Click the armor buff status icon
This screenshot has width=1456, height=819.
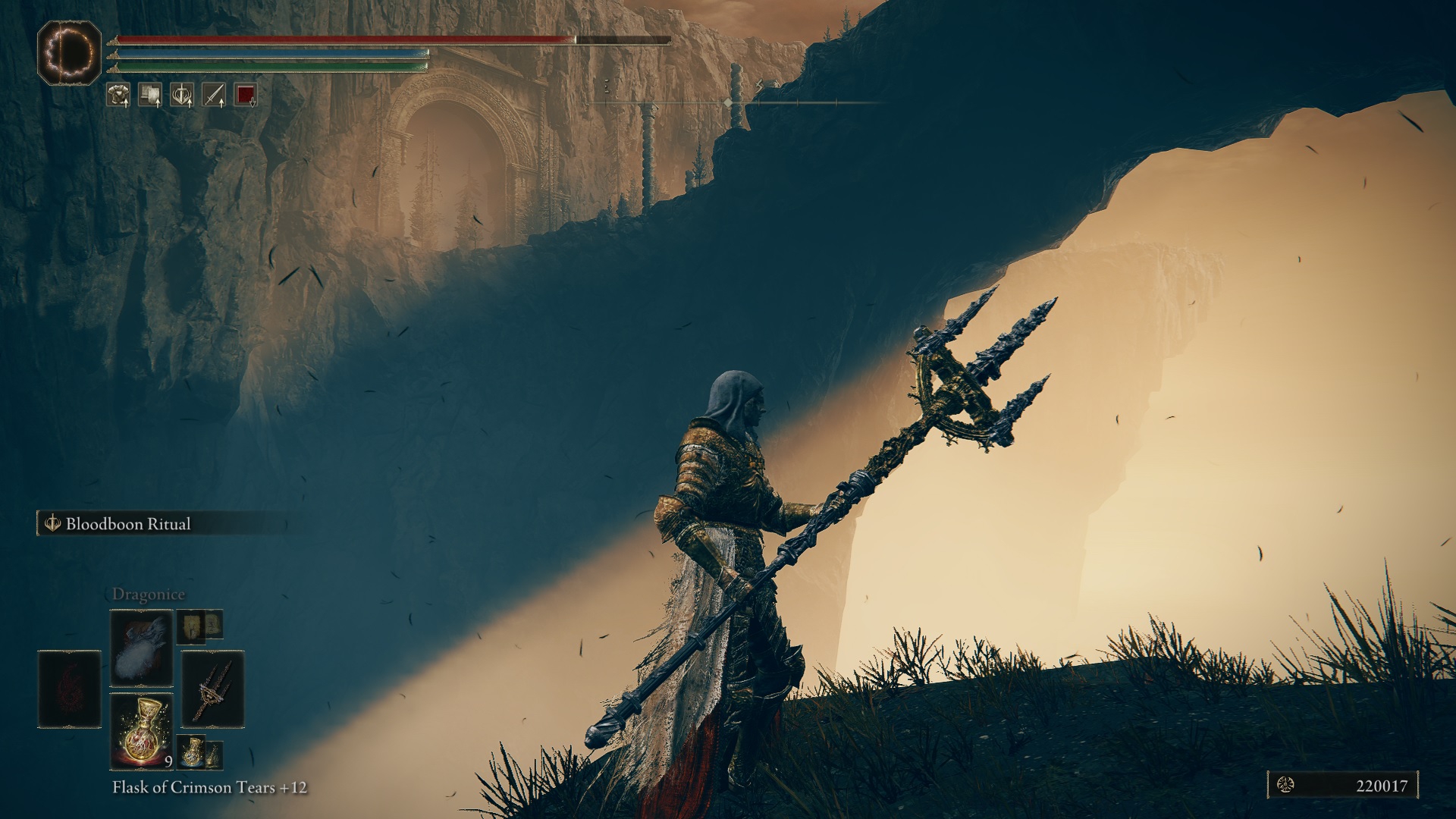118,95
